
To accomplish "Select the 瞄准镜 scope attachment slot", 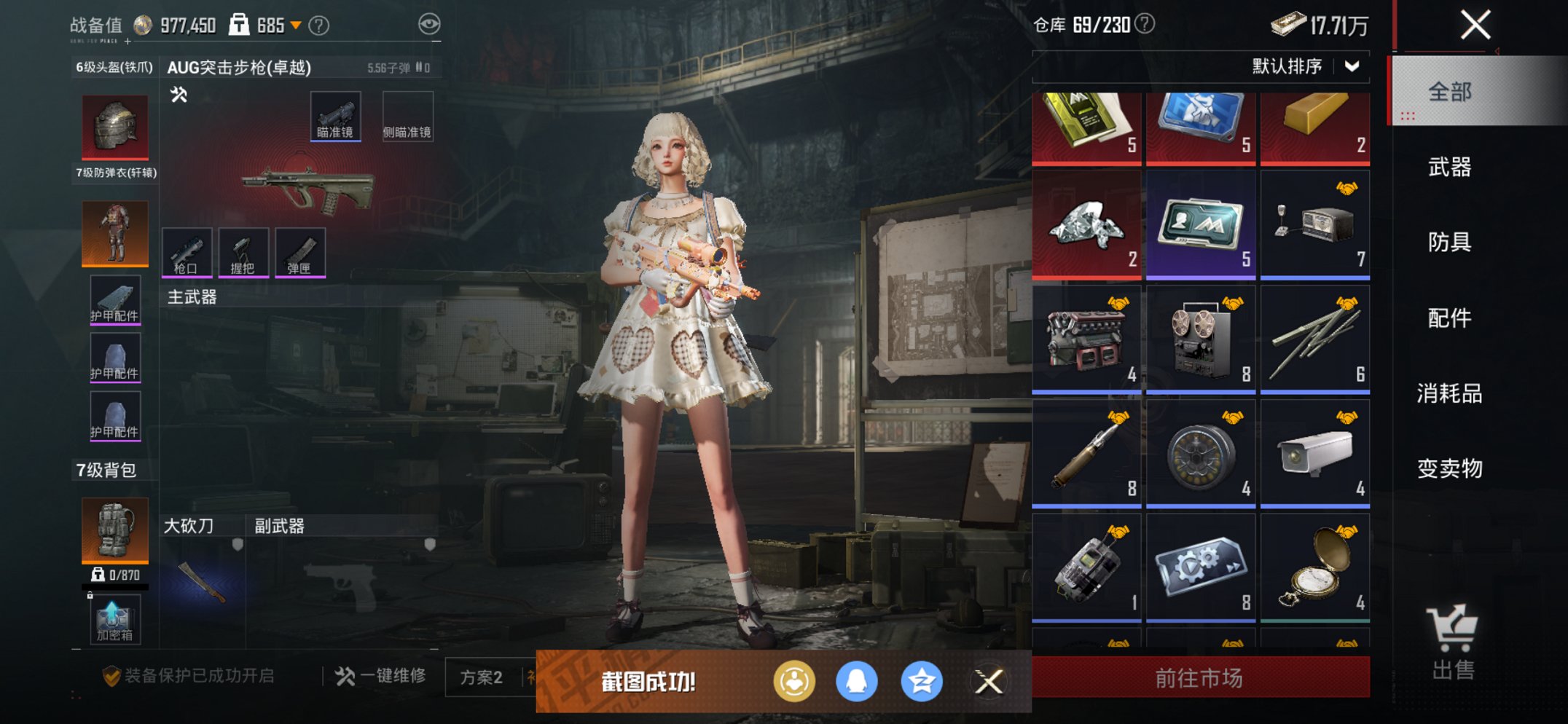I will 335,114.
